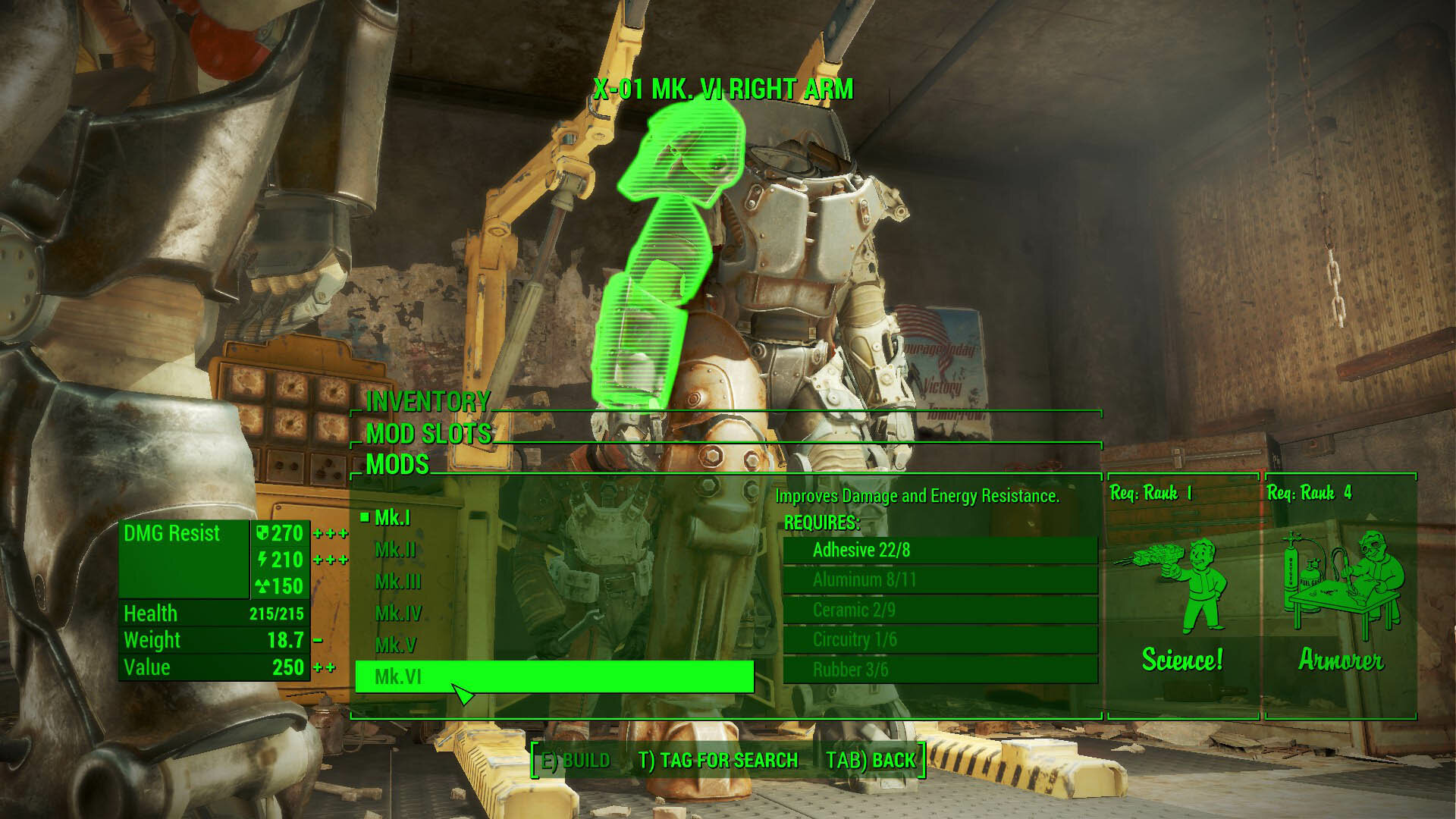The image size is (1456, 819).
Task: Select the Adhesive requirement row
Action: [940, 551]
